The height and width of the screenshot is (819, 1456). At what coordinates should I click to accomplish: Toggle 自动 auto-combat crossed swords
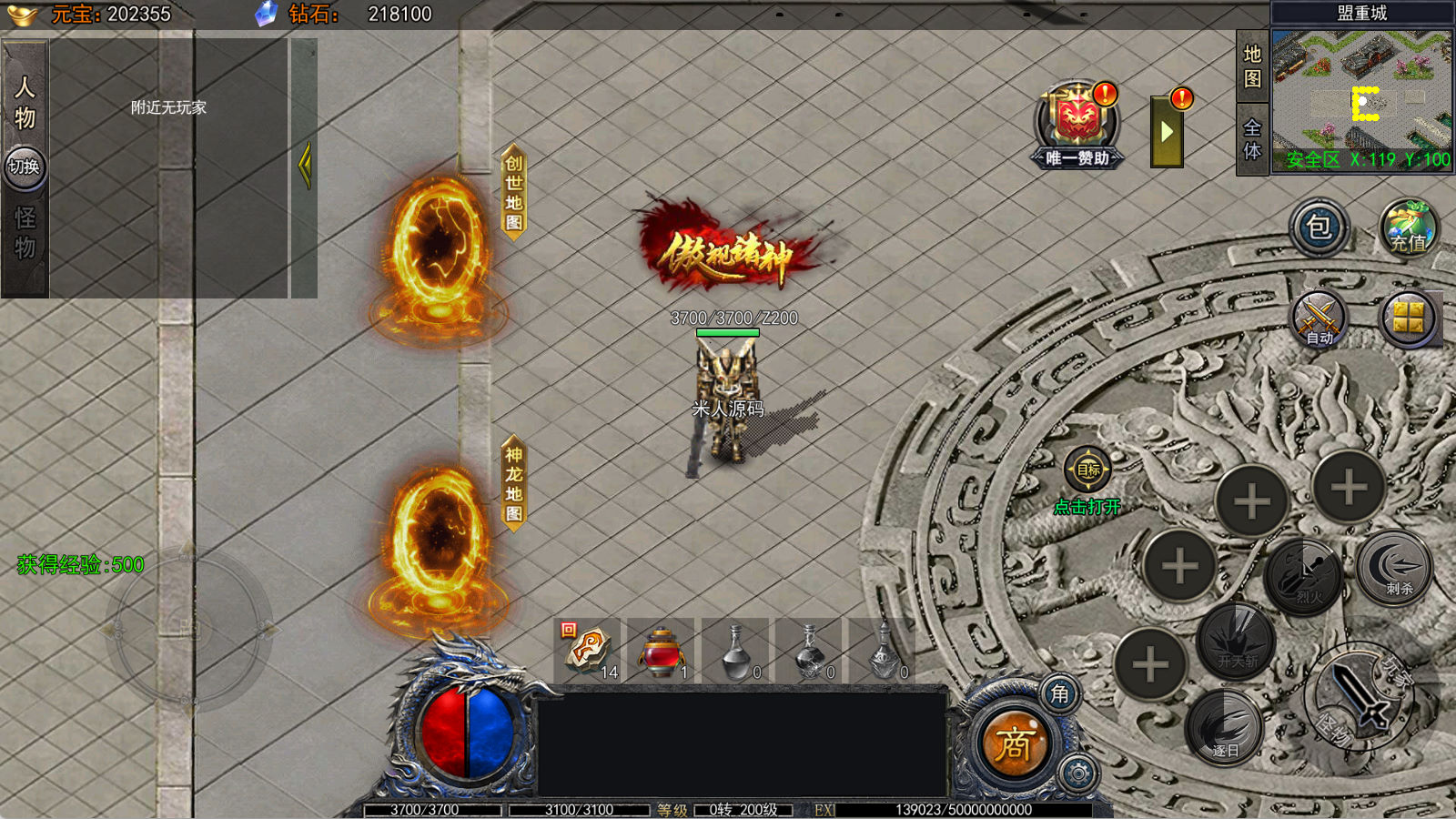click(1319, 319)
